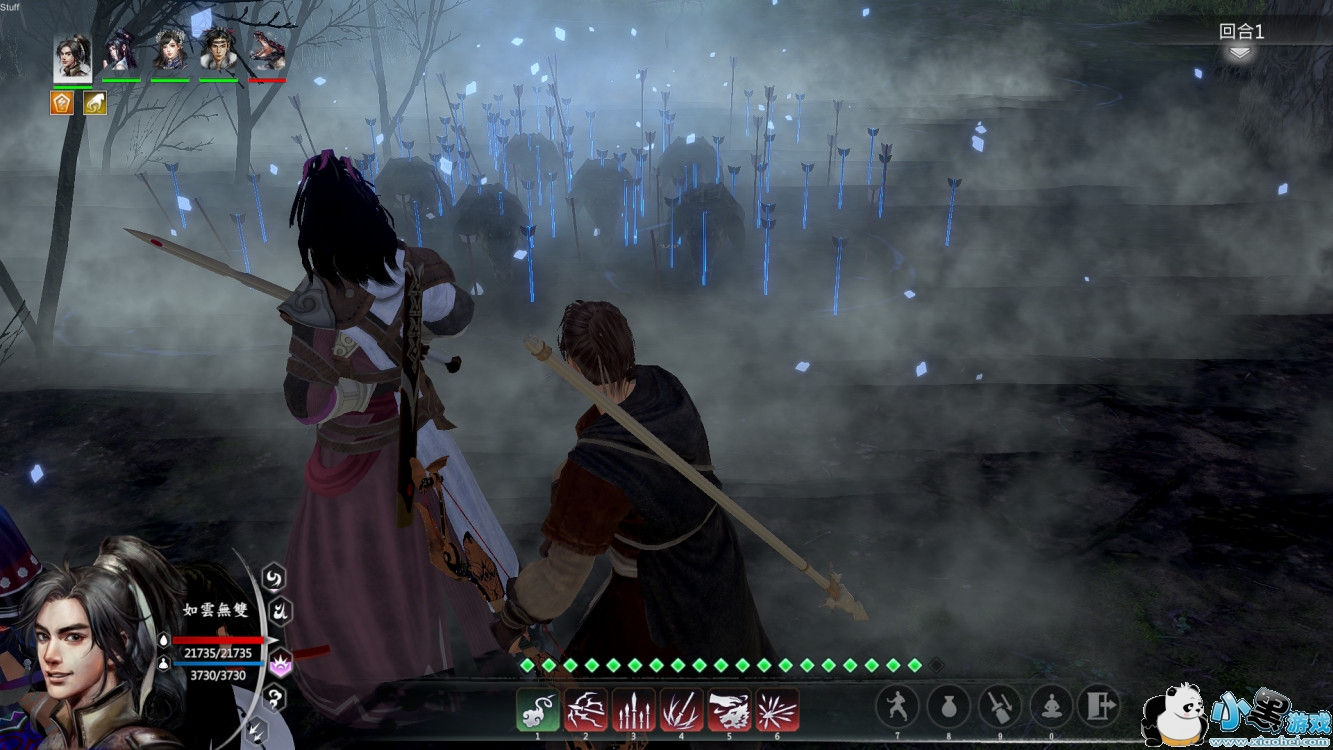This screenshot has height=750, width=1333.
Task: Activate the sweeping spear skill in slot 4
Action: point(681,710)
